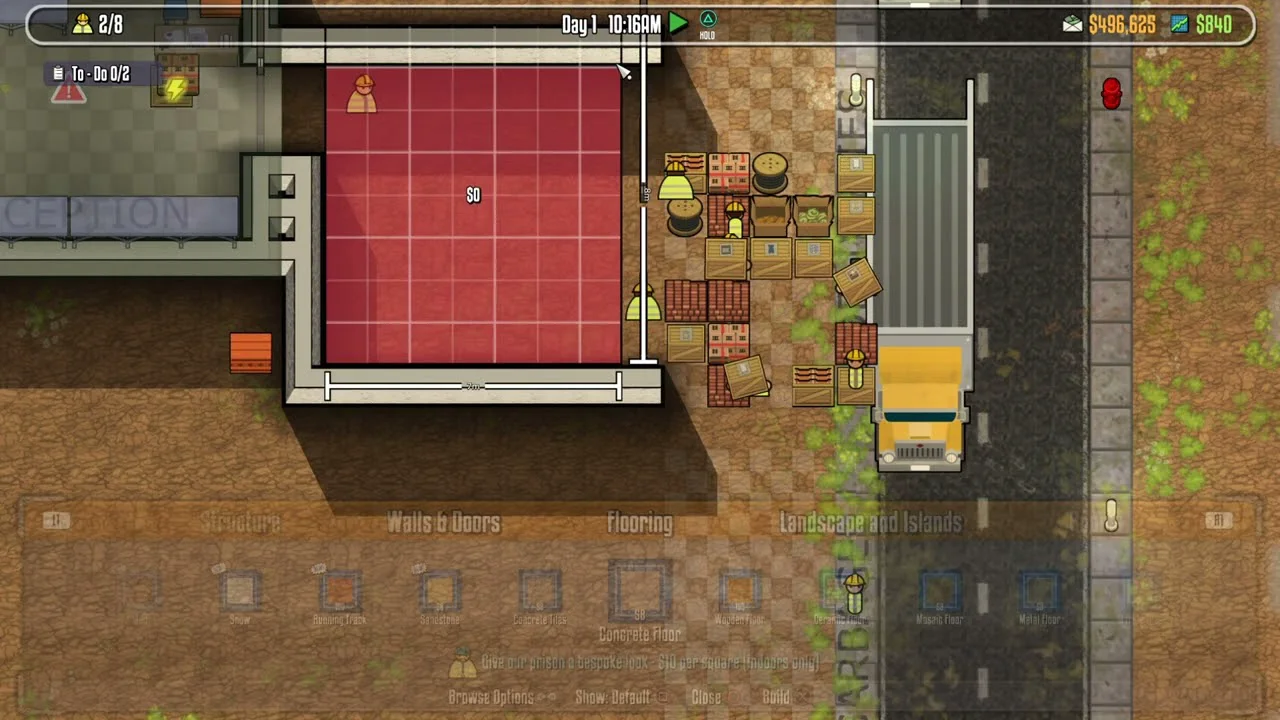Choose the Concrete Tiles flooring
The image size is (1280, 720).
point(539,593)
